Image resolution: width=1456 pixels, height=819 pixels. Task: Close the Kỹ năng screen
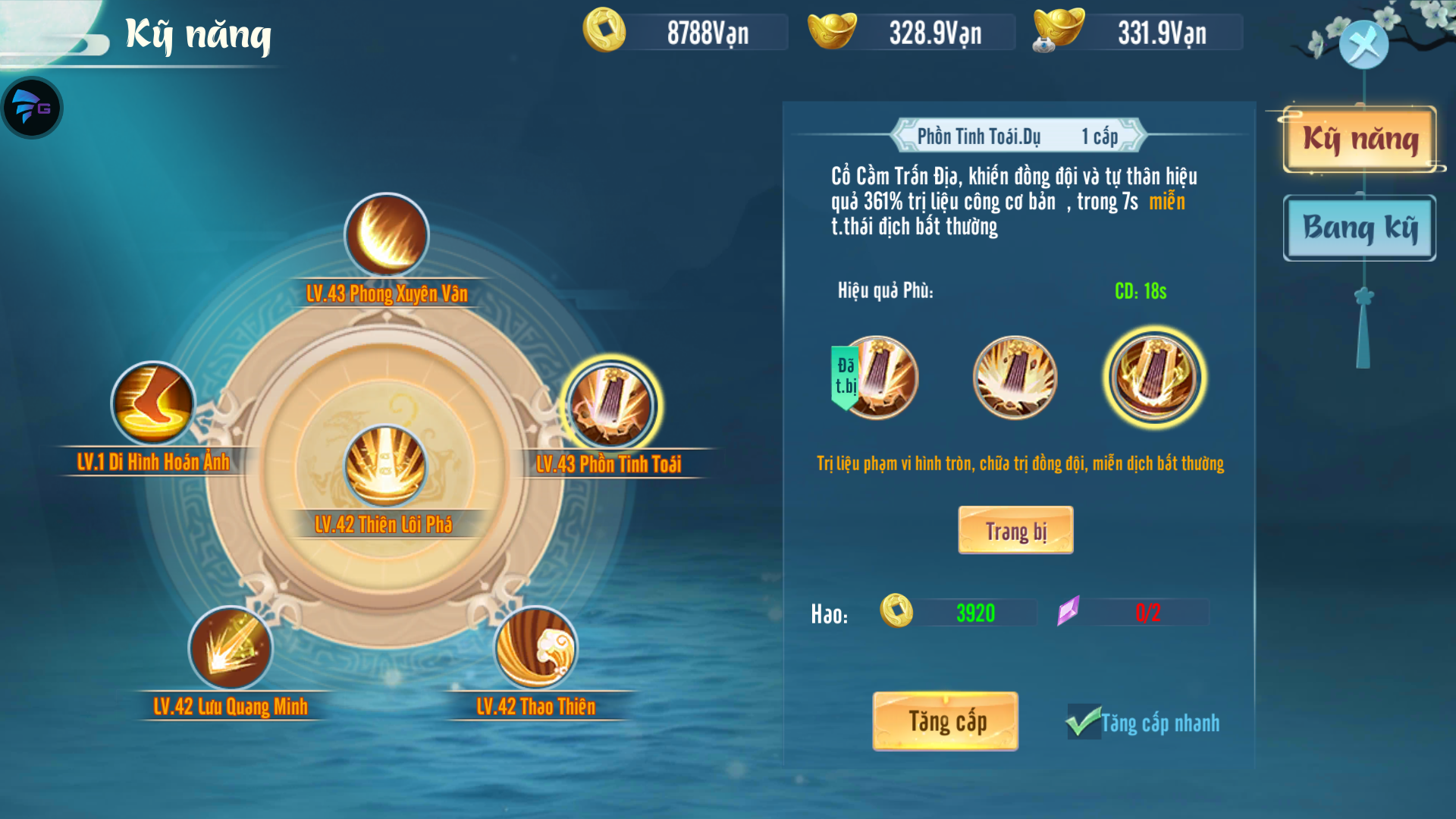click(x=1363, y=45)
